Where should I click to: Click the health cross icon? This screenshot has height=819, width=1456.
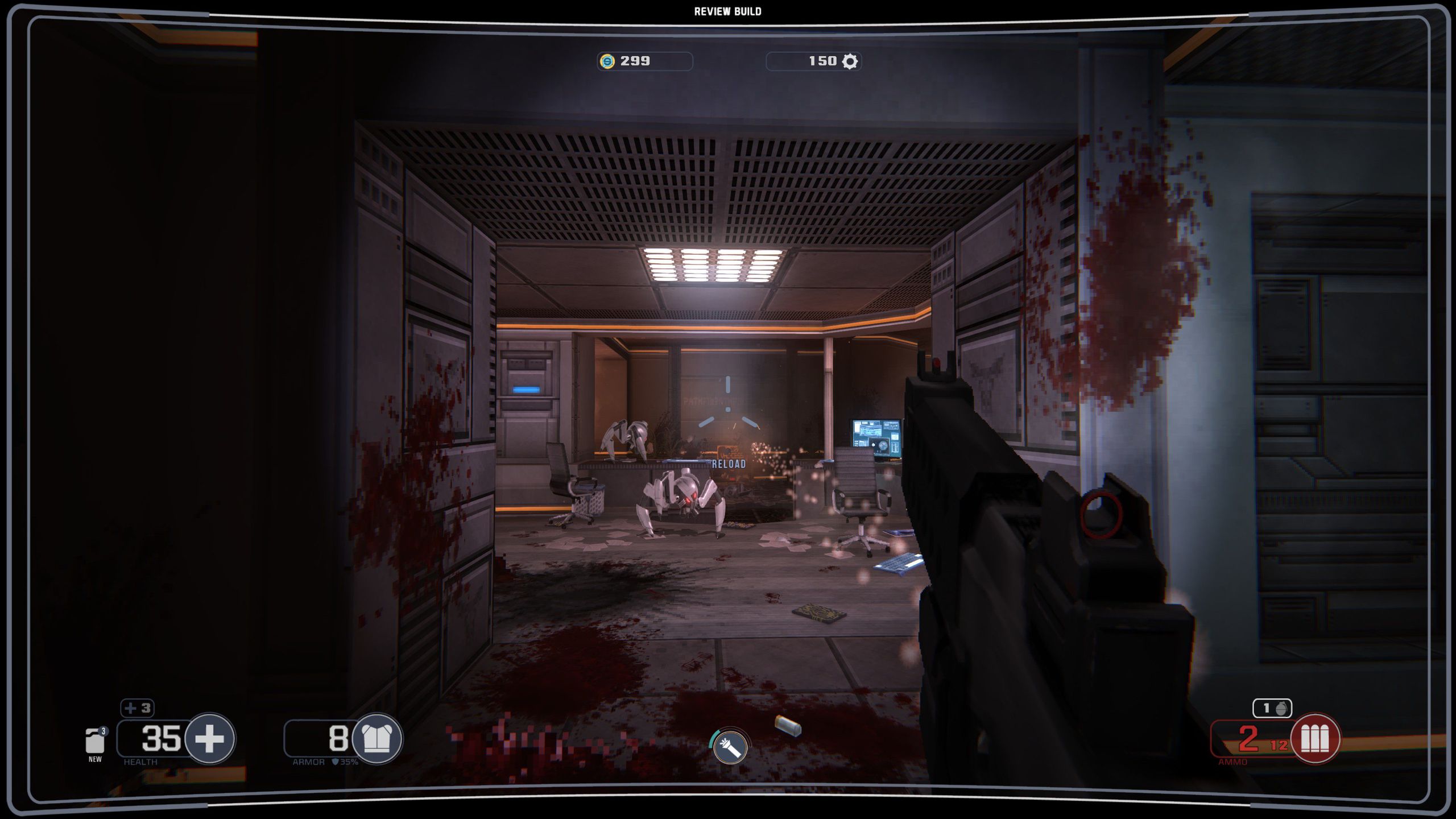(209, 739)
